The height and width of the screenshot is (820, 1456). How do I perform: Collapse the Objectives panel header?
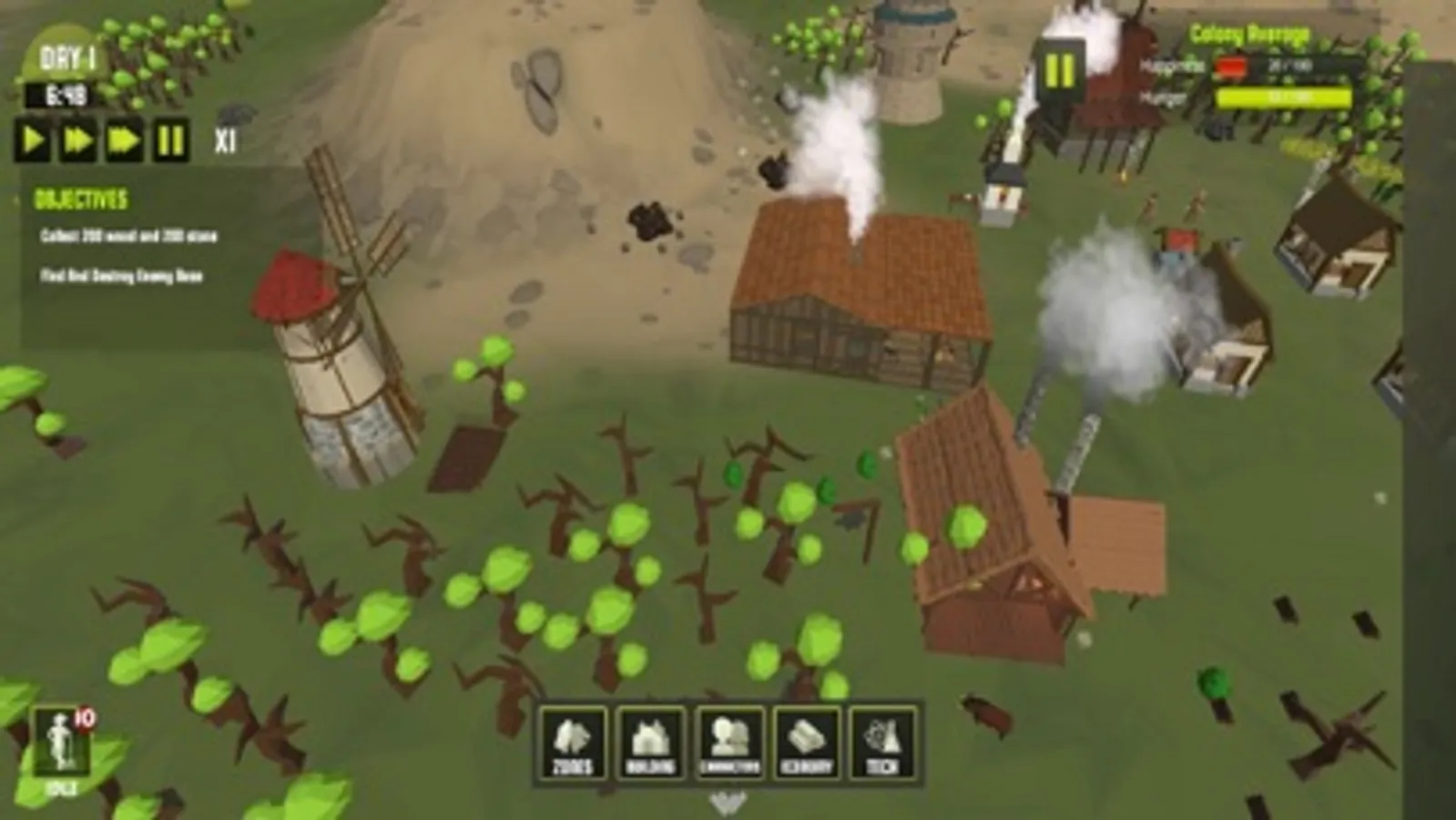(80, 197)
